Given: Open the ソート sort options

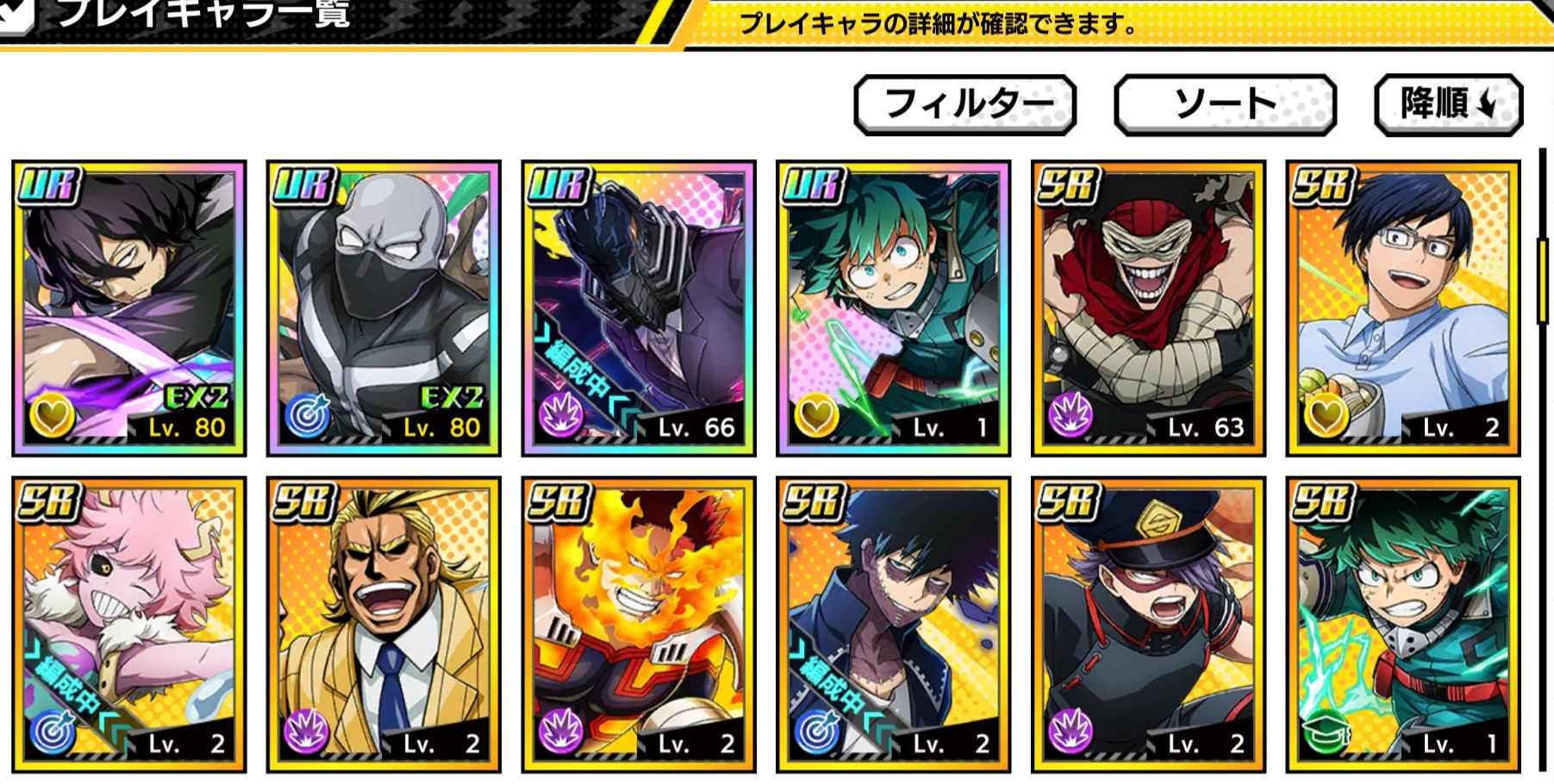Looking at the screenshot, I should [x=1225, y=104].
